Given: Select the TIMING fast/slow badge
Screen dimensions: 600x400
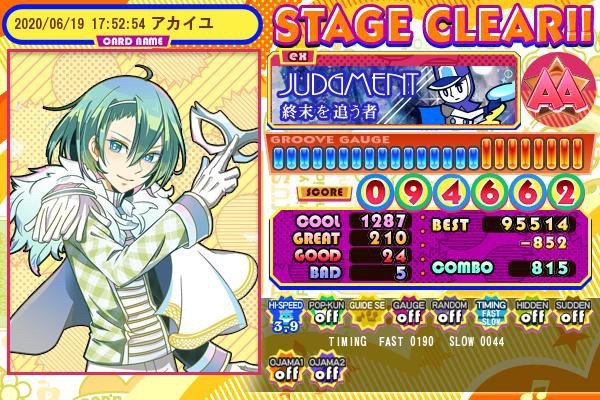Looking at the screenshot, I should (490, 315).
